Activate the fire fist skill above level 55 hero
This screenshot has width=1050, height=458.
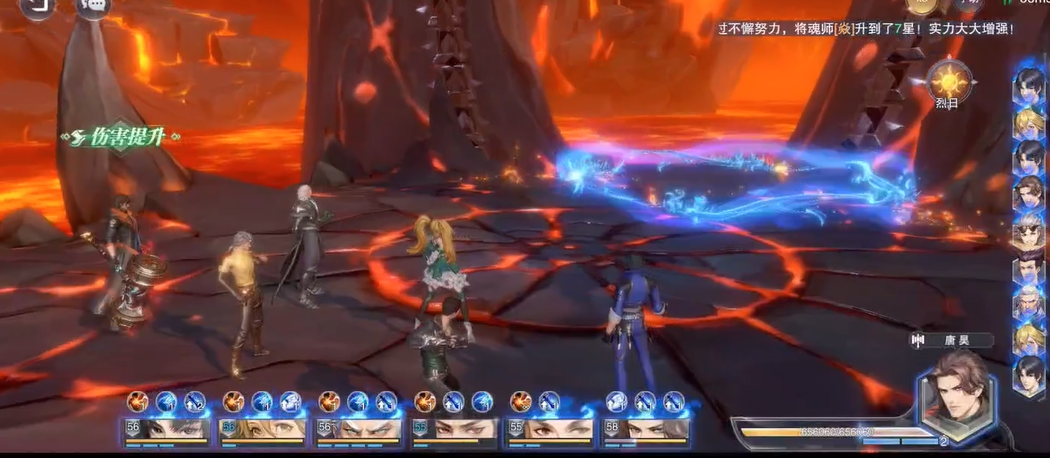pos(521,402)
